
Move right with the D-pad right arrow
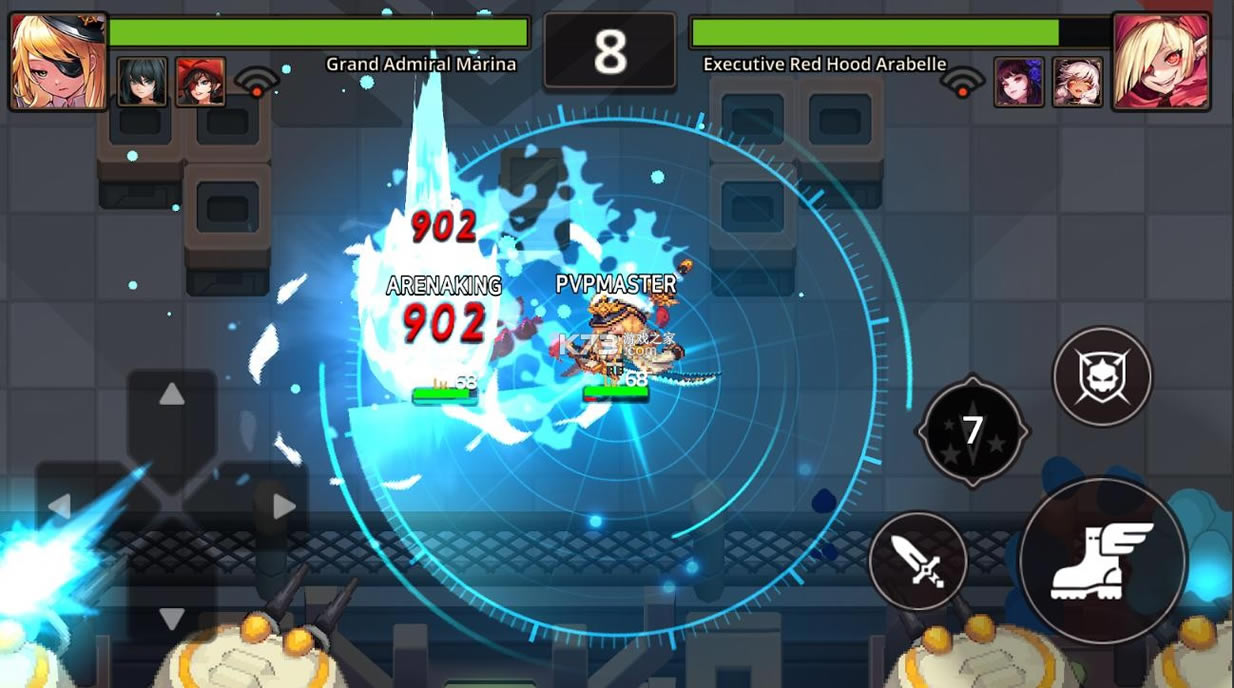[284, 506]
